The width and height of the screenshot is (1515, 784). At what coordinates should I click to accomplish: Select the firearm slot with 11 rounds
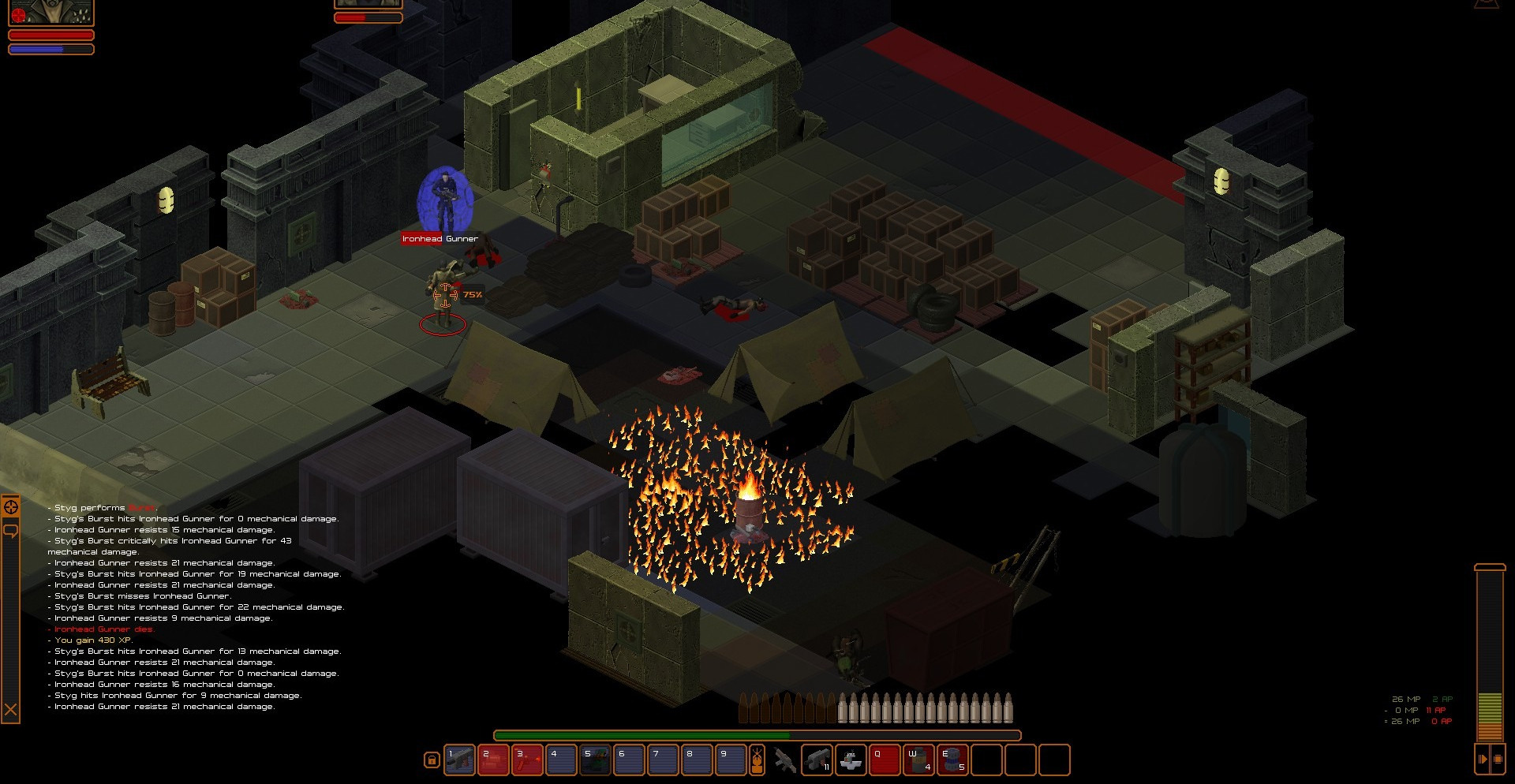pyautogui.click(x=817, y=760)
